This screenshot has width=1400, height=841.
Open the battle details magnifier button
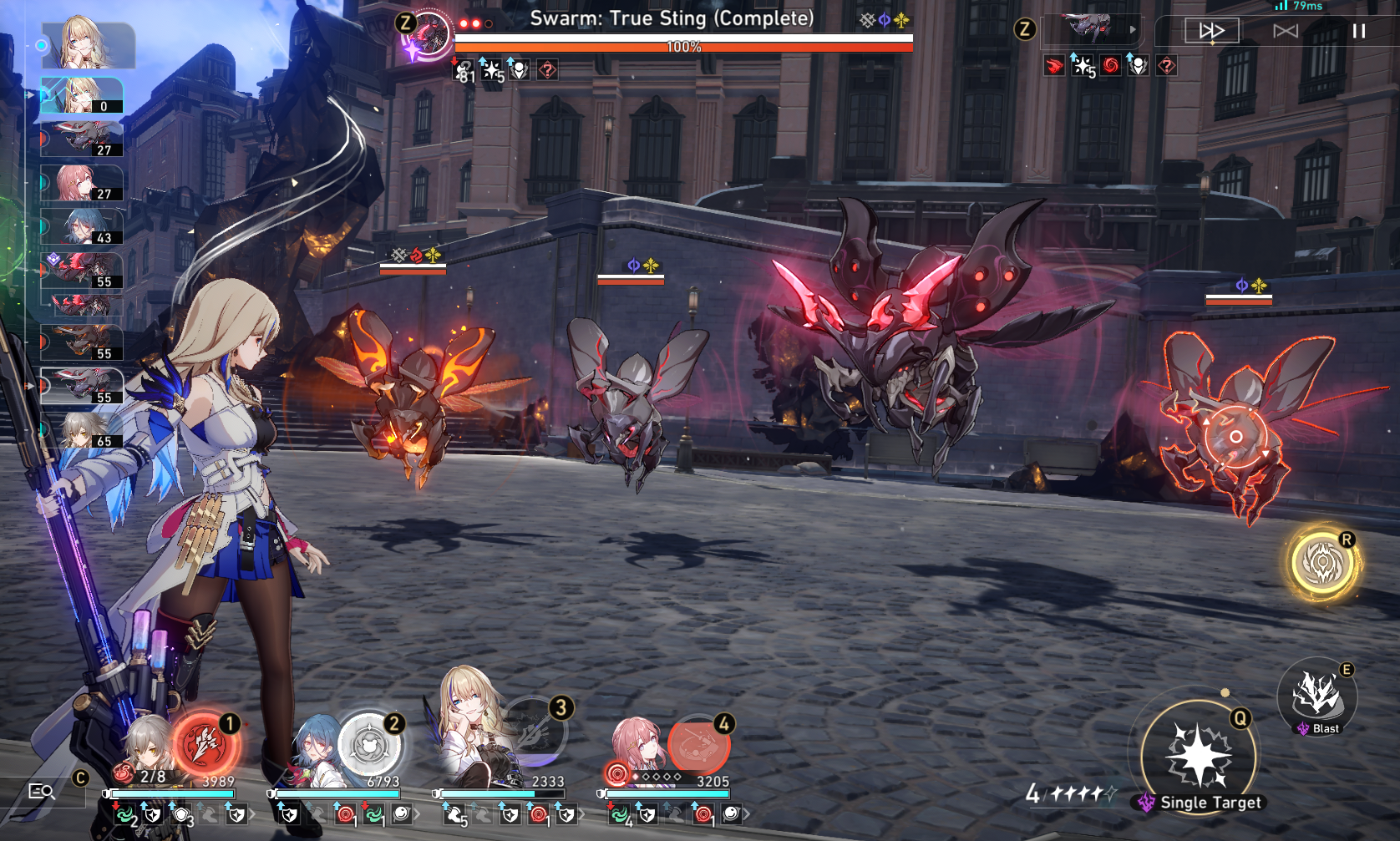[x=41, y=791]
